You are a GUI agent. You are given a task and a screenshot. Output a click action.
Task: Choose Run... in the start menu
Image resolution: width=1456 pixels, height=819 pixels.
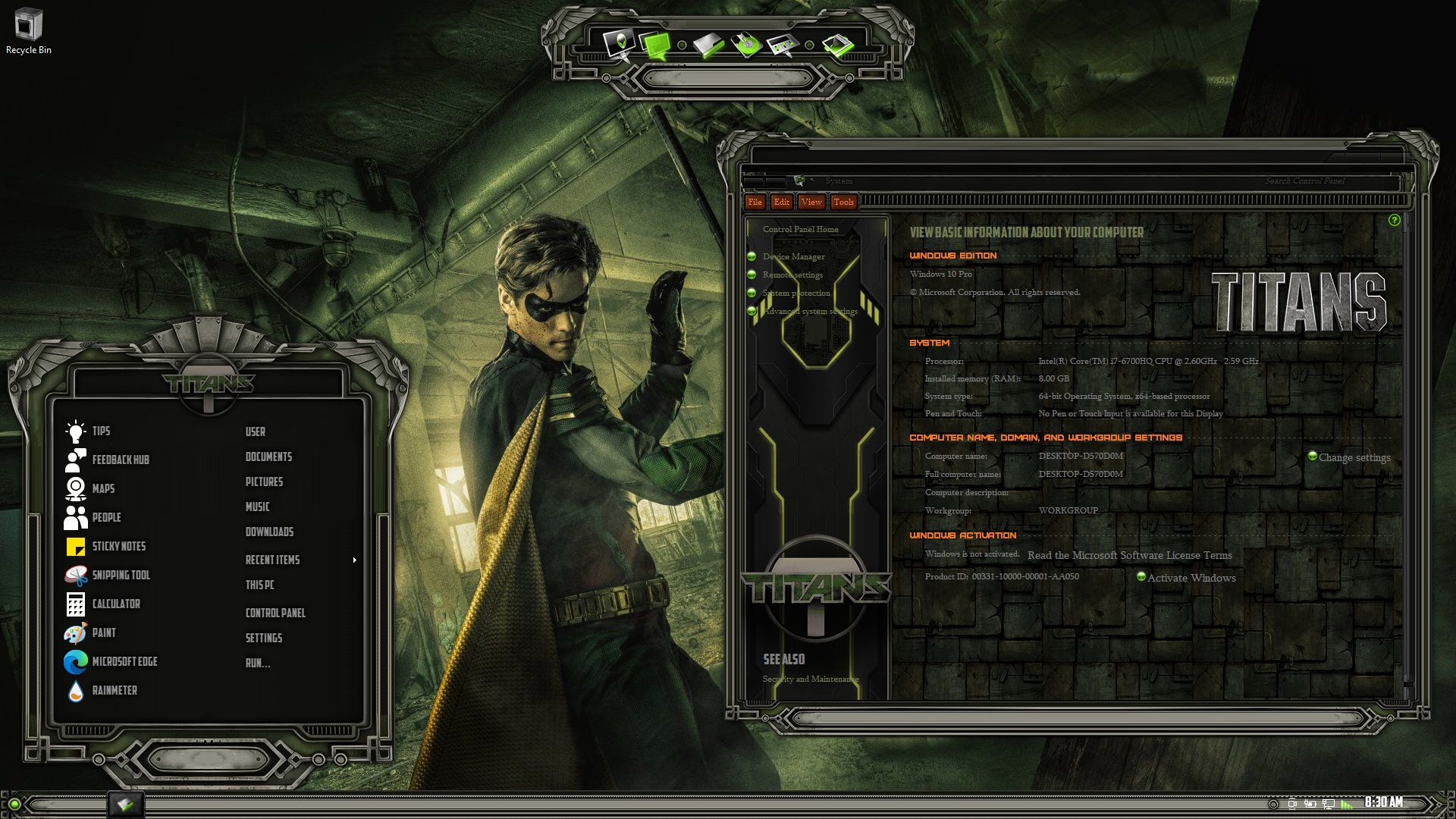pos(258,663)
